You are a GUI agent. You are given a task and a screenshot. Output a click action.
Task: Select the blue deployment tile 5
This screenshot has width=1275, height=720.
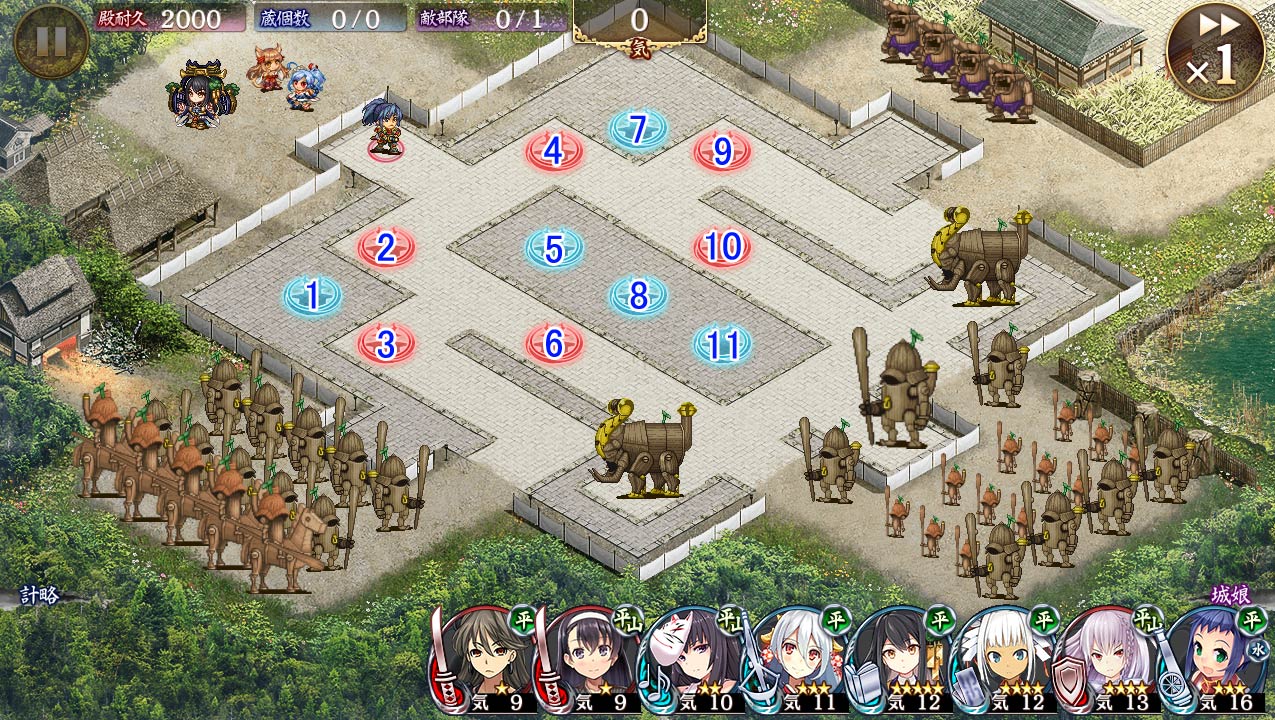[554, 249]
